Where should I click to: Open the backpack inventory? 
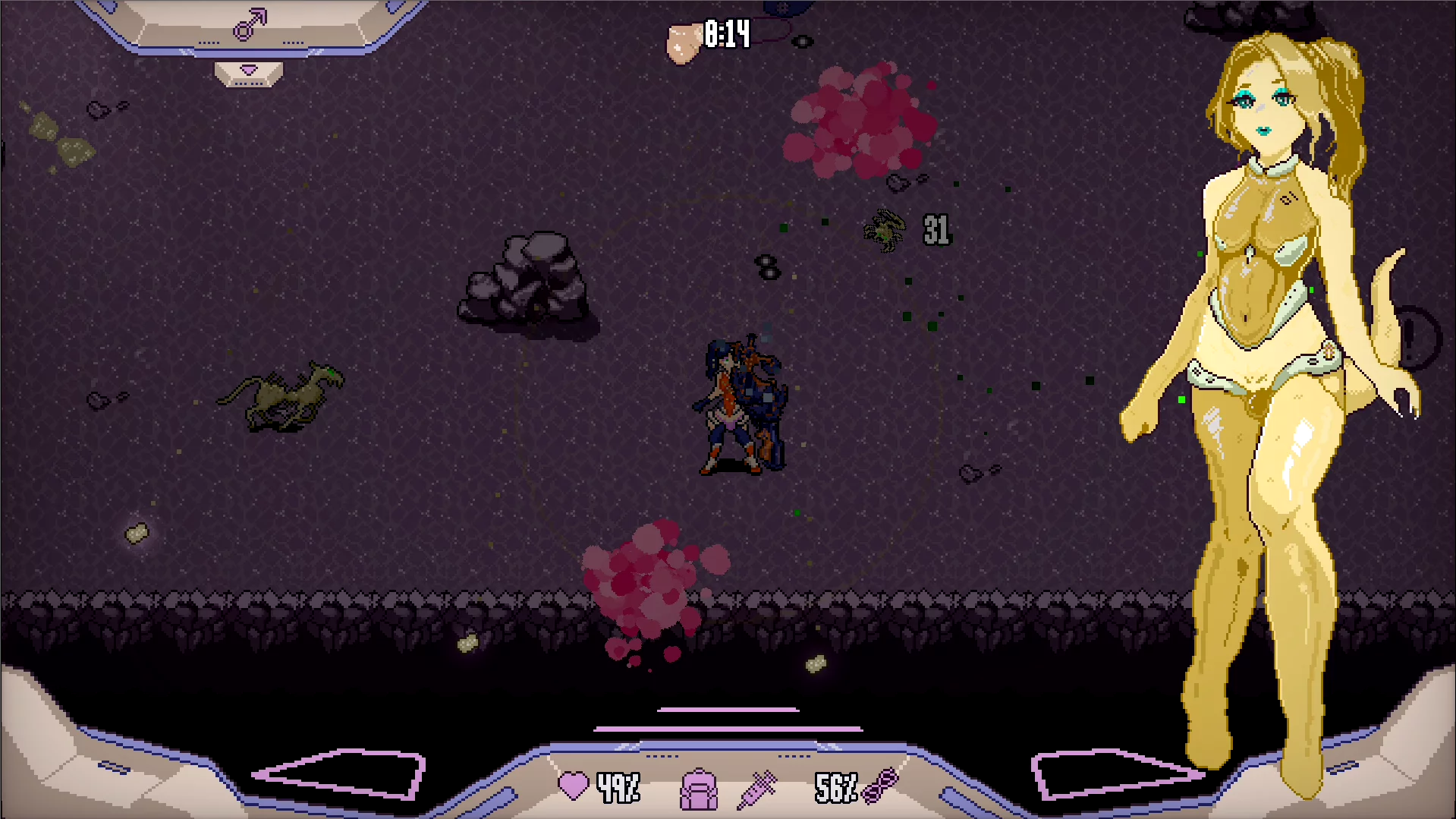click(699, 789)
